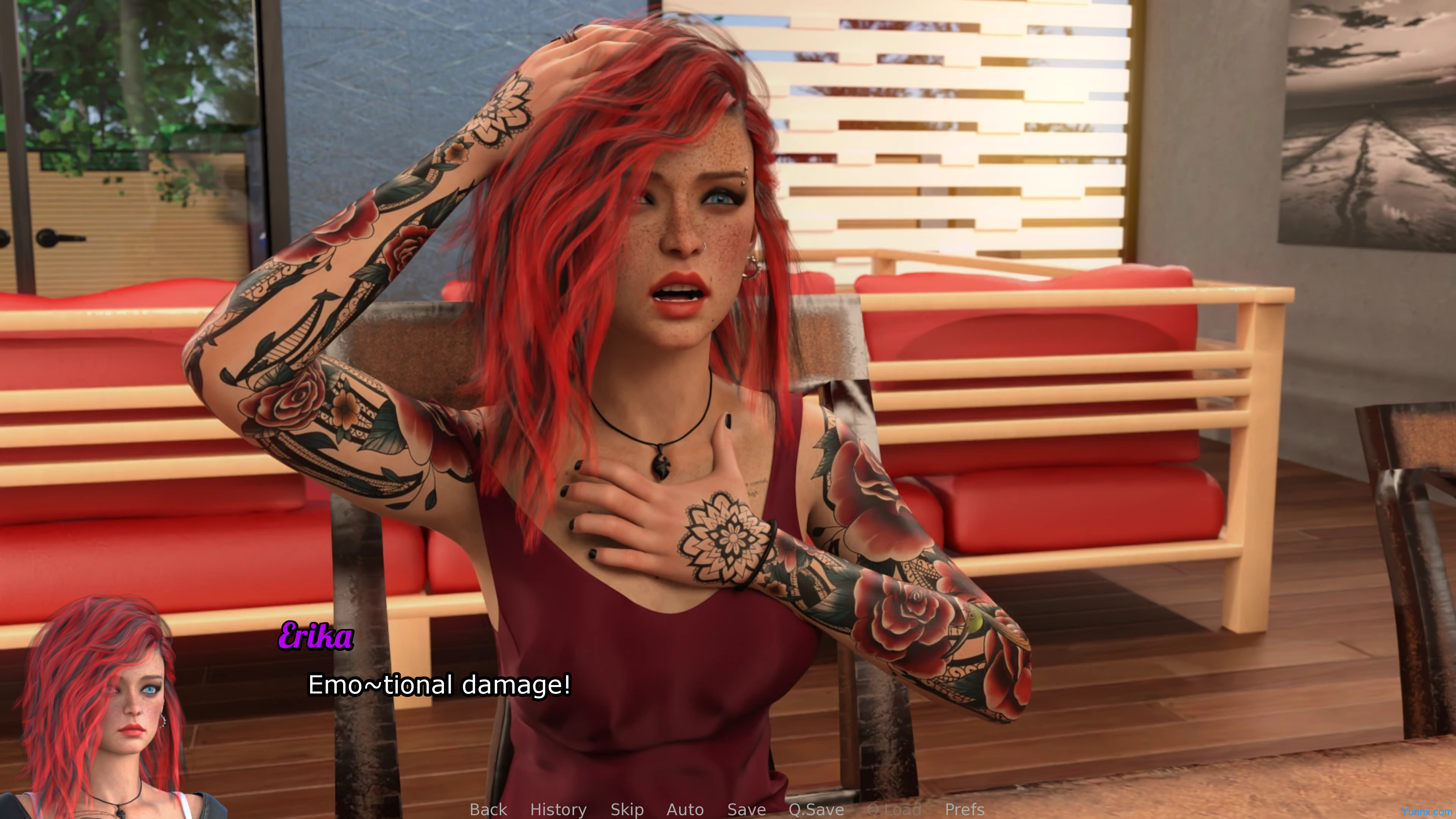1456x819 pixels.
Task: Click the Q.Save quick save button
Action: [816, 810]
